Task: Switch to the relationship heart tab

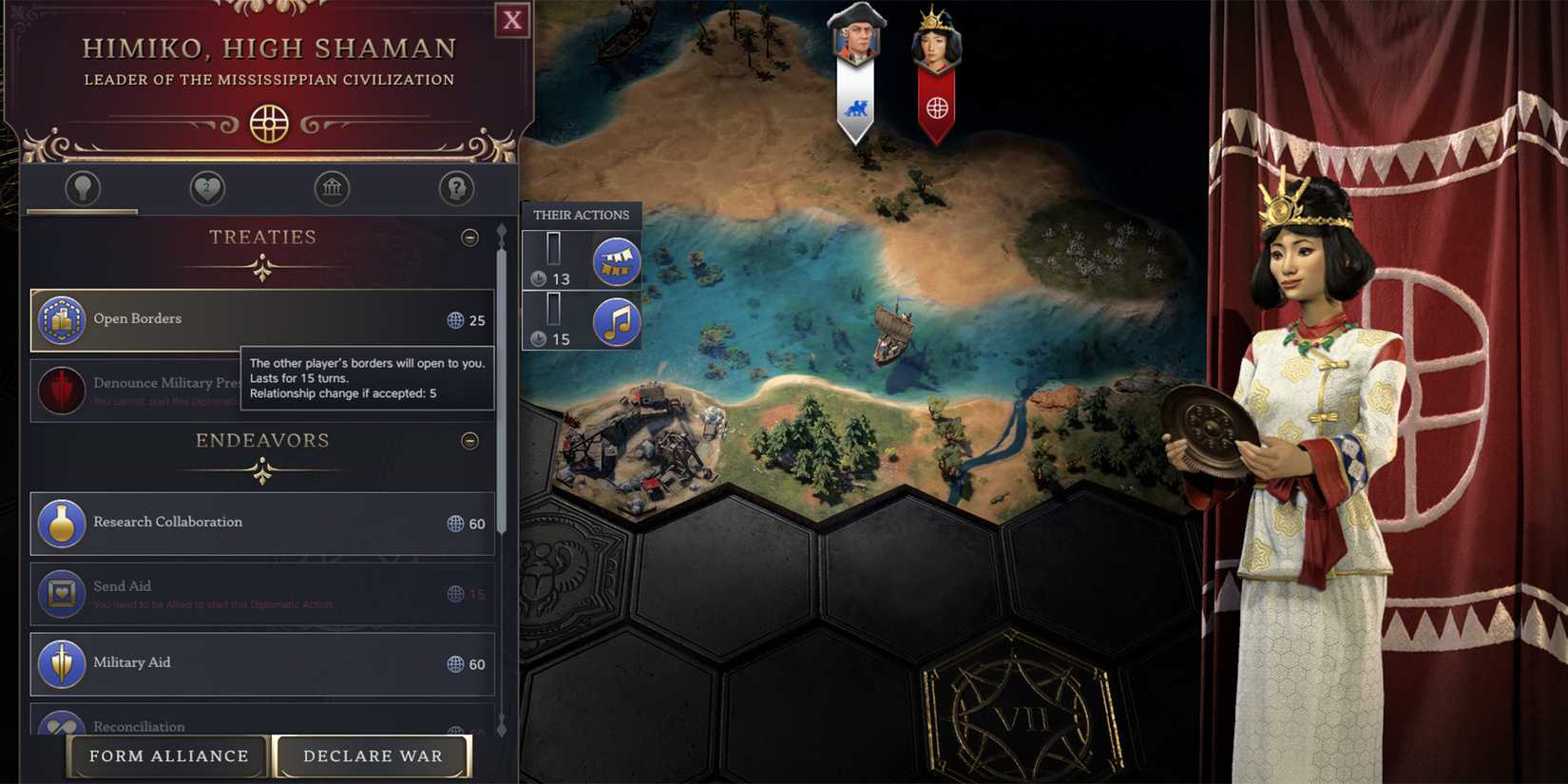Action: pyautogui.click(x=205, y=188)
